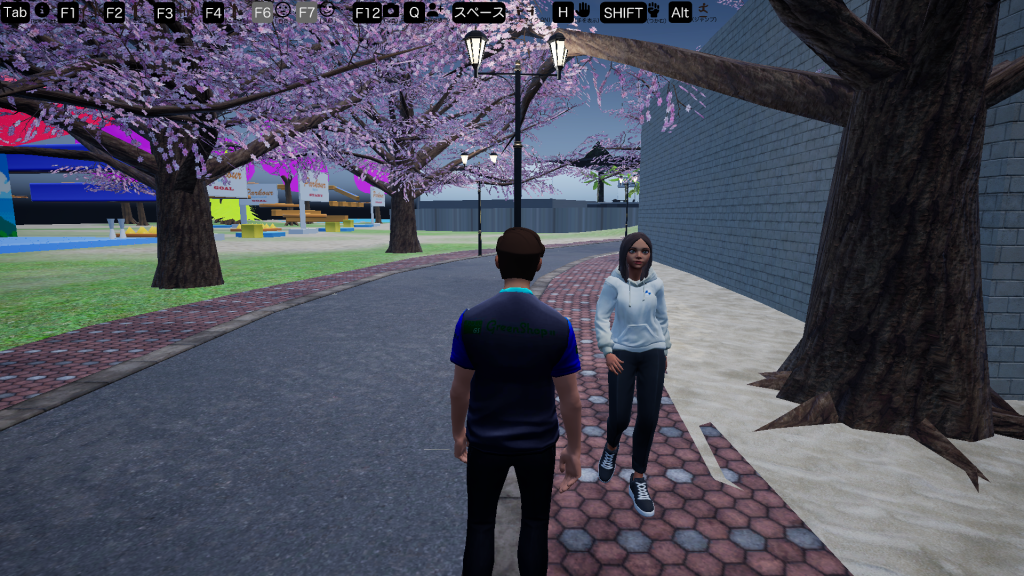This screenshot has height=576, width=1024.
Task: Toggle the running figure icon
Action: [x=705, y=11]
